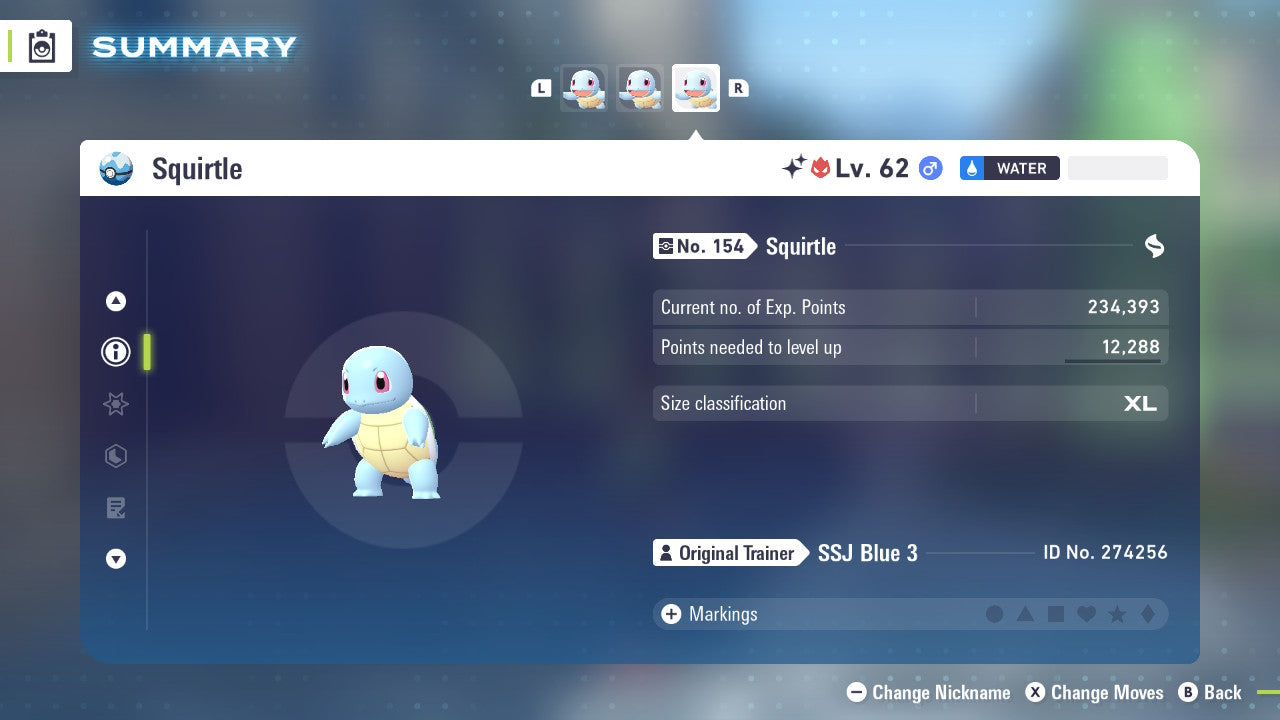The width and height of the screenshot is (1280, 720).
Task: Click the Change Nickname button
Action: click(928, 692)
